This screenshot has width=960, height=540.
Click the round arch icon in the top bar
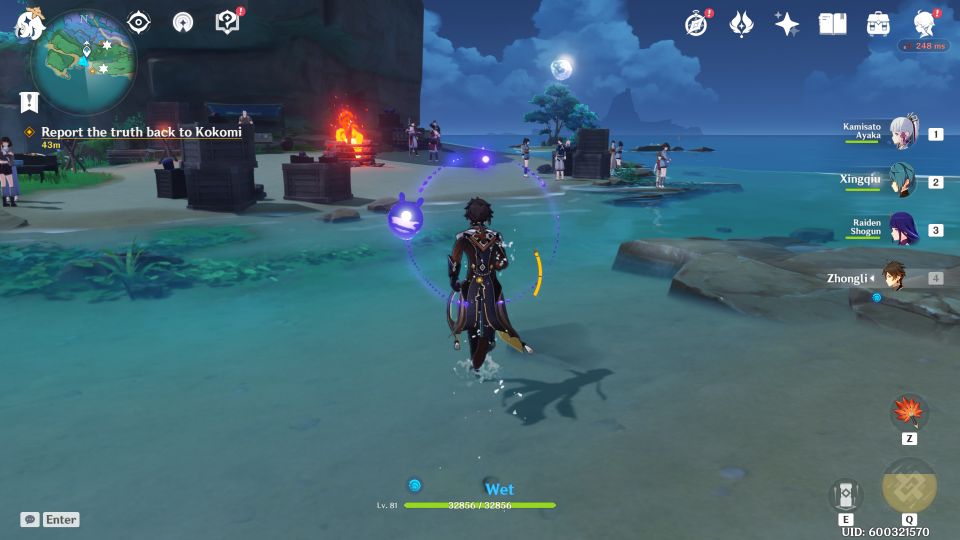point(183,23)
